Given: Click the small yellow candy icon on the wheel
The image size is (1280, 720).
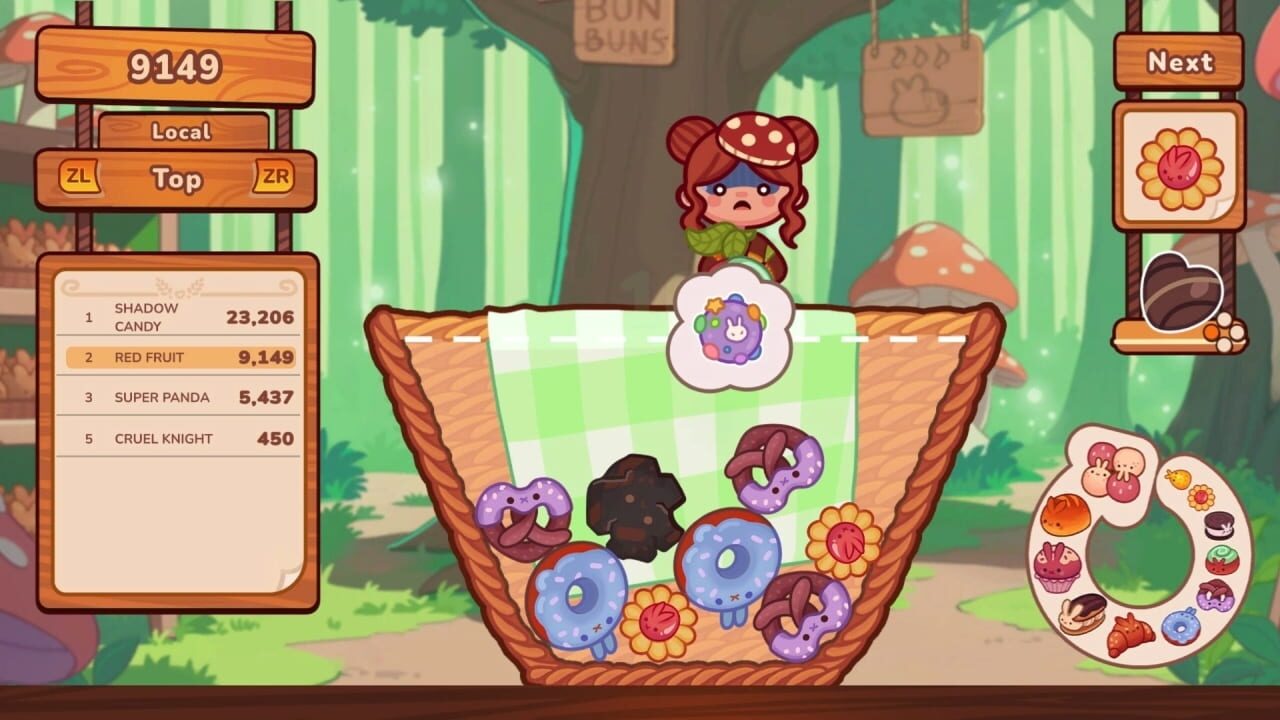Looking at the screenshot, I should (x=1177, y=478).
